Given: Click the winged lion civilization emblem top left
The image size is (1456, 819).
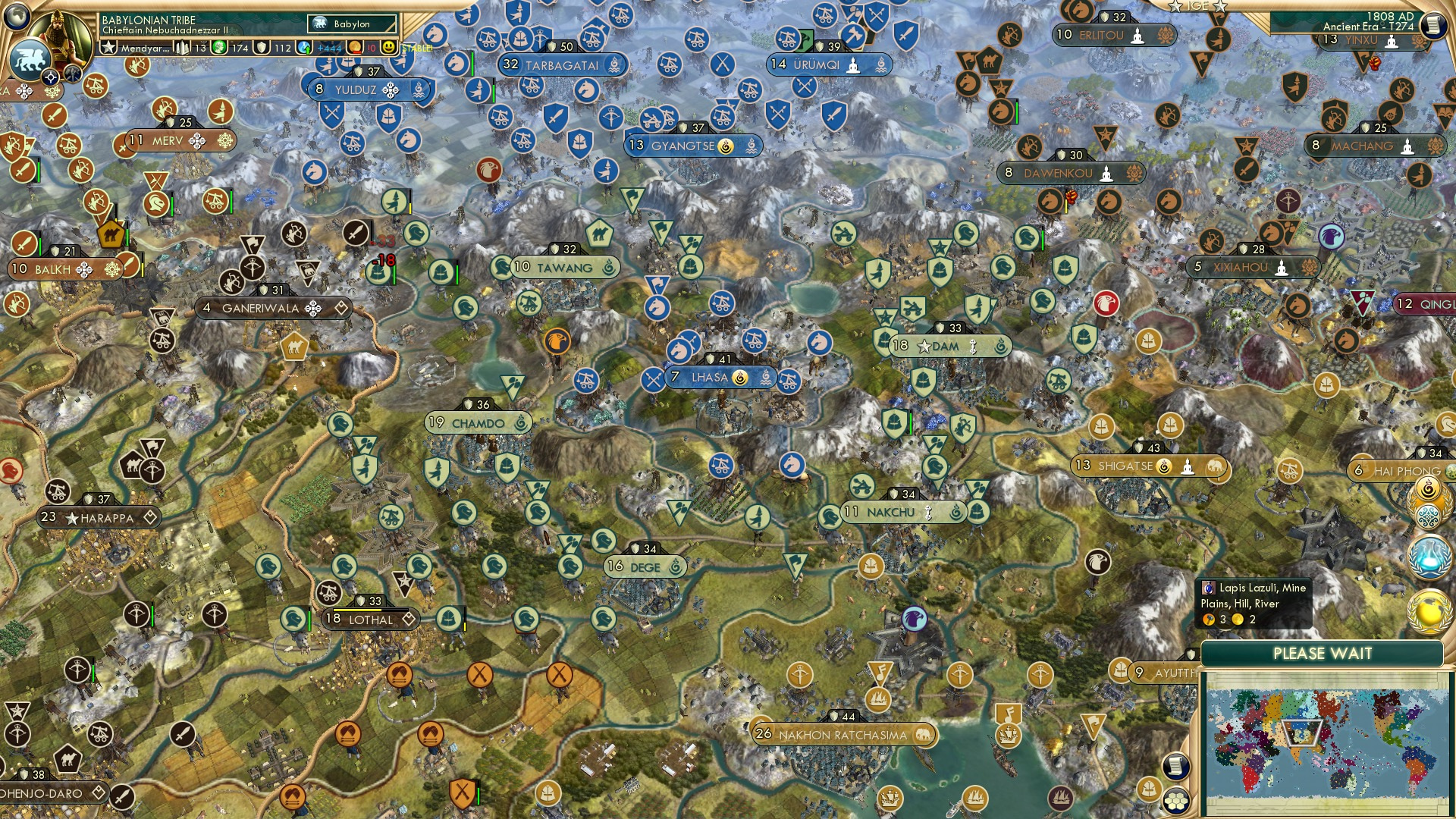Looking at the screenshot, I should tap(31, 59).
